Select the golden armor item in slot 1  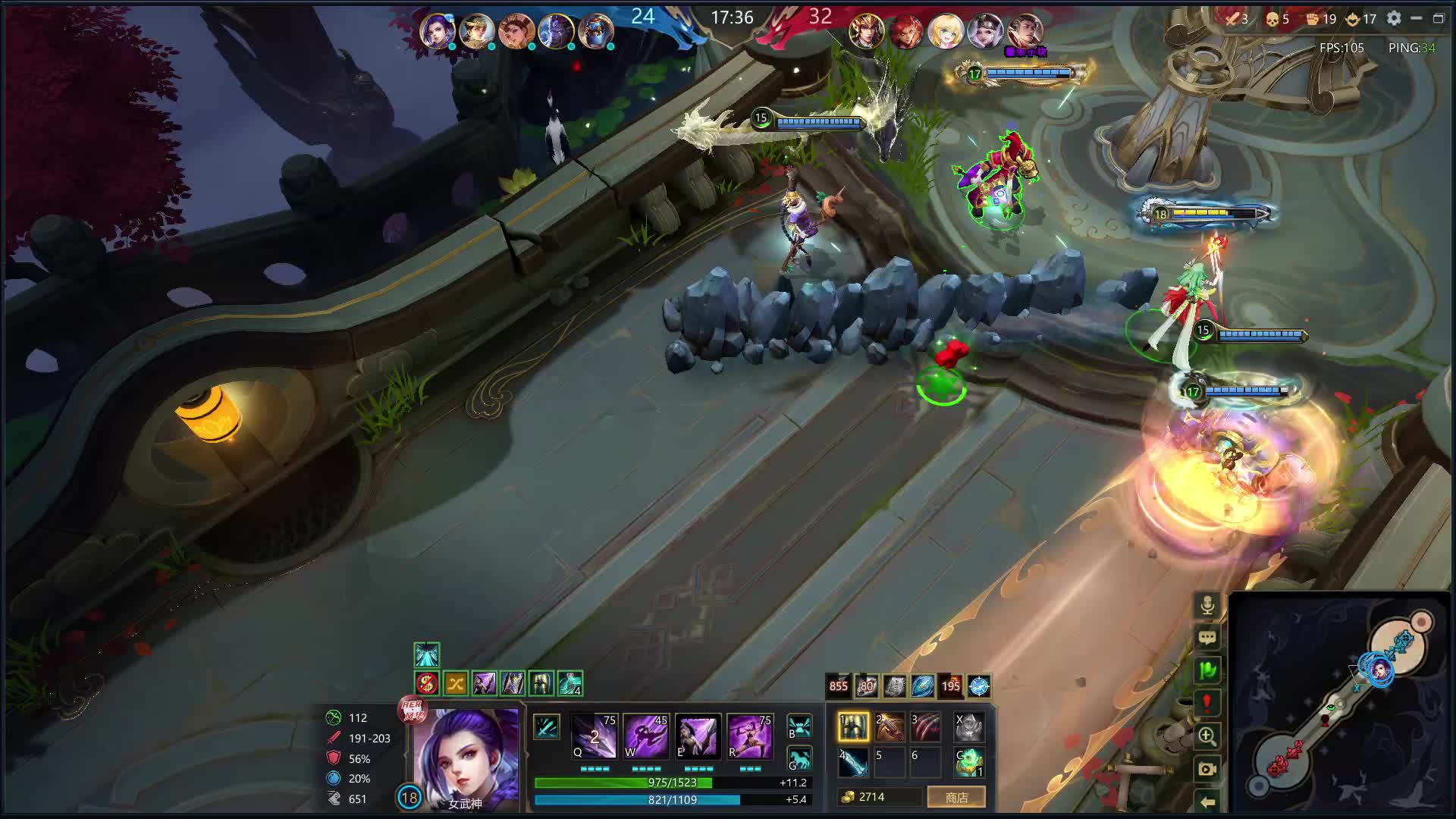click(853, 726)
